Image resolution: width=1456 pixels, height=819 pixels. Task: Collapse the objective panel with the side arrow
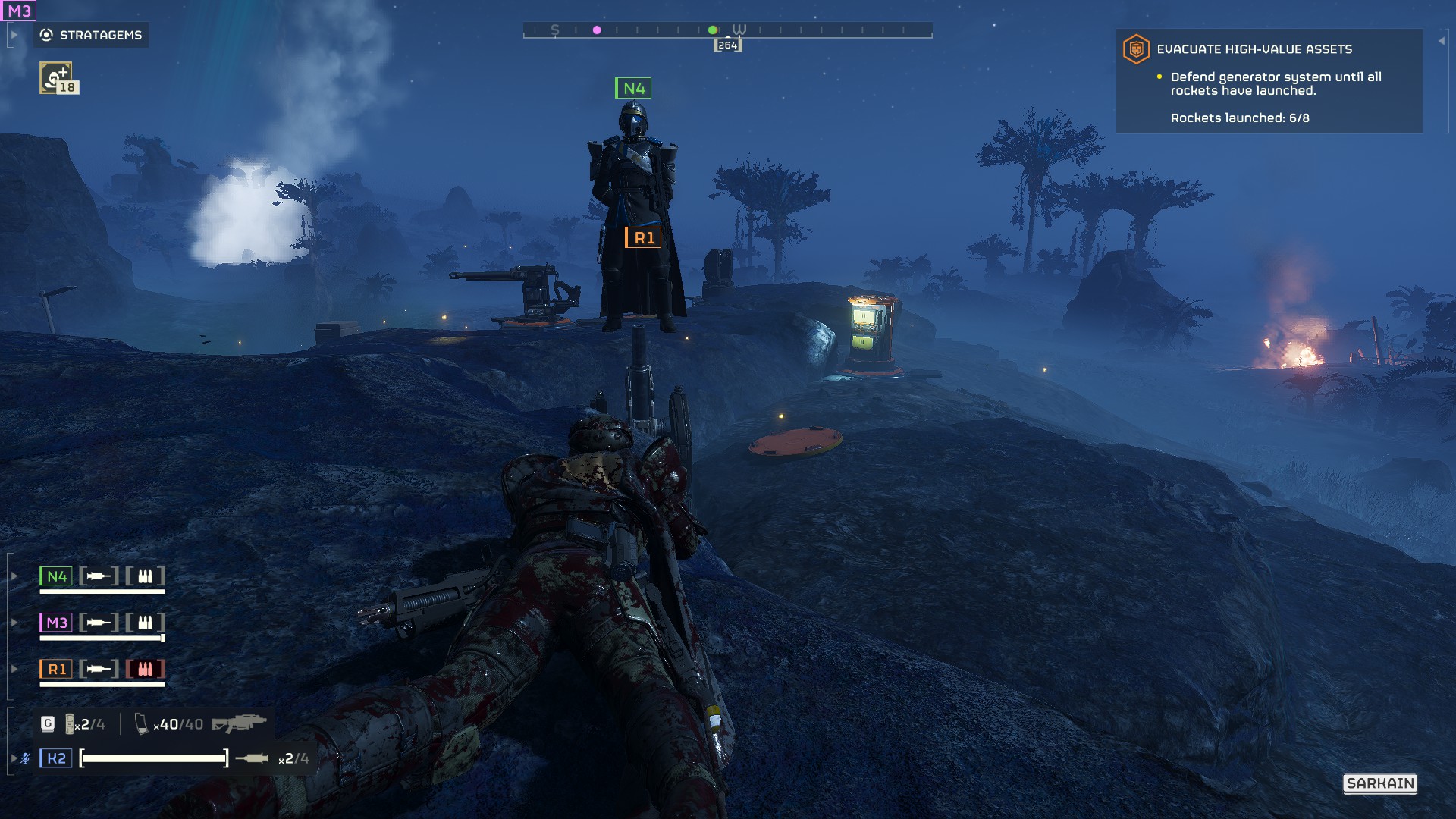(x=1441, y=41)
